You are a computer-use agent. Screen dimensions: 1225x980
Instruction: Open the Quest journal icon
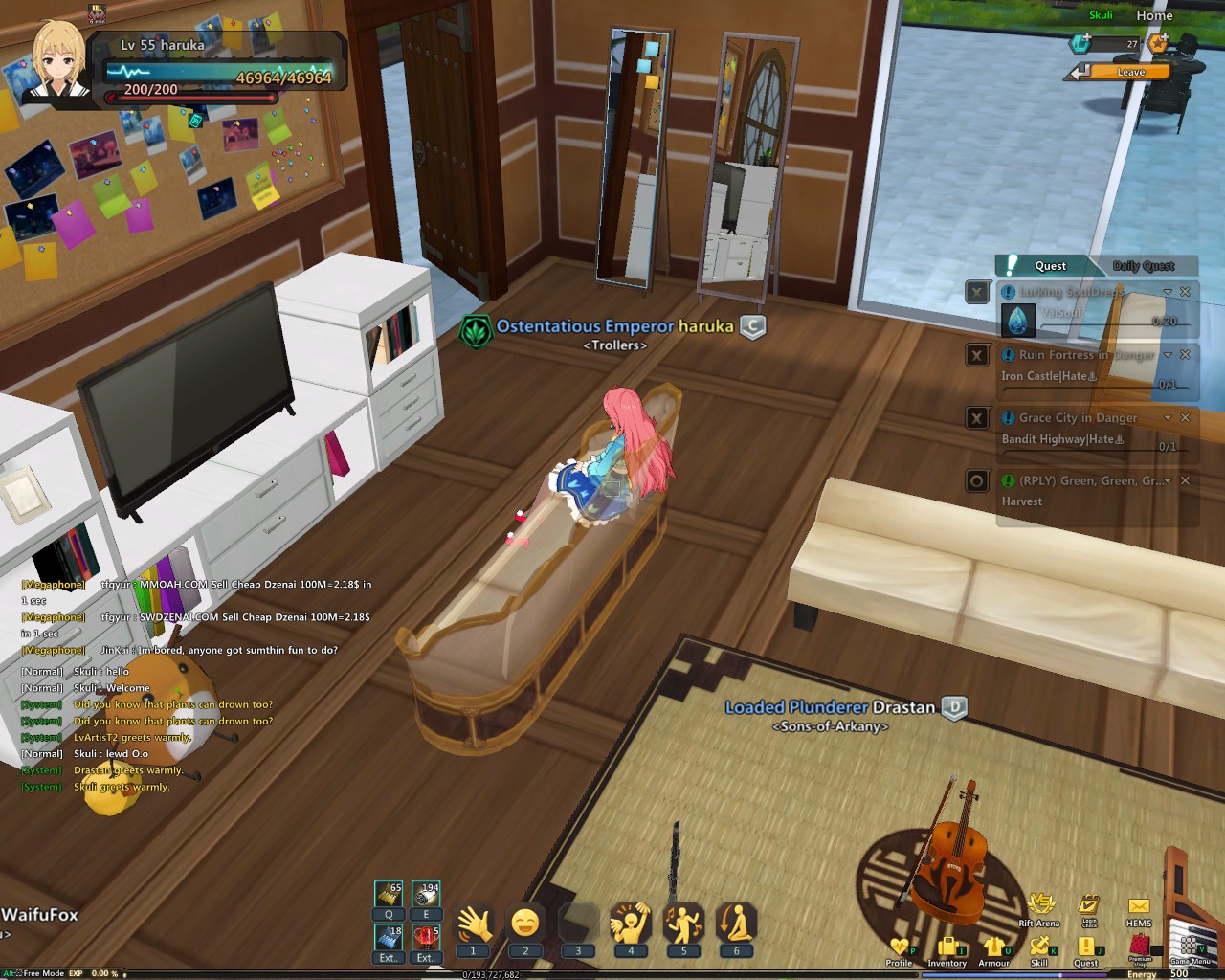(1086, 949)
